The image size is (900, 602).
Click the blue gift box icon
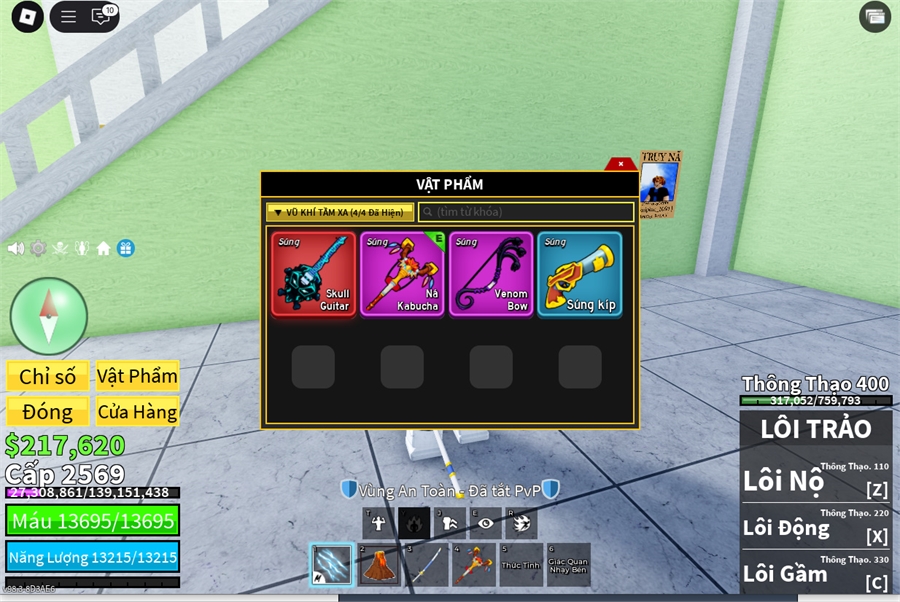point(125,248)
